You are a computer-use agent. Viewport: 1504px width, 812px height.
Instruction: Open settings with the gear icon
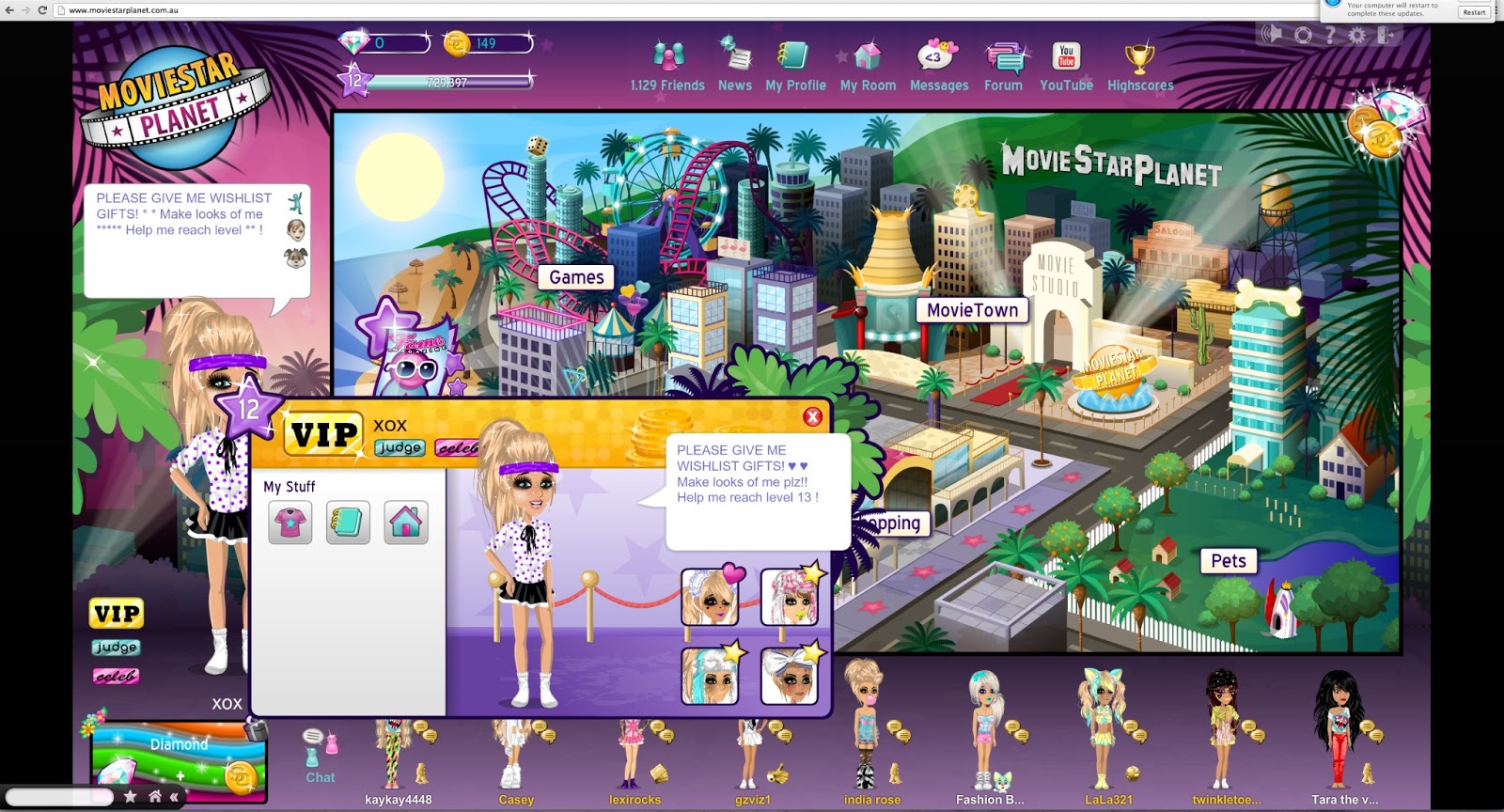1355,35
